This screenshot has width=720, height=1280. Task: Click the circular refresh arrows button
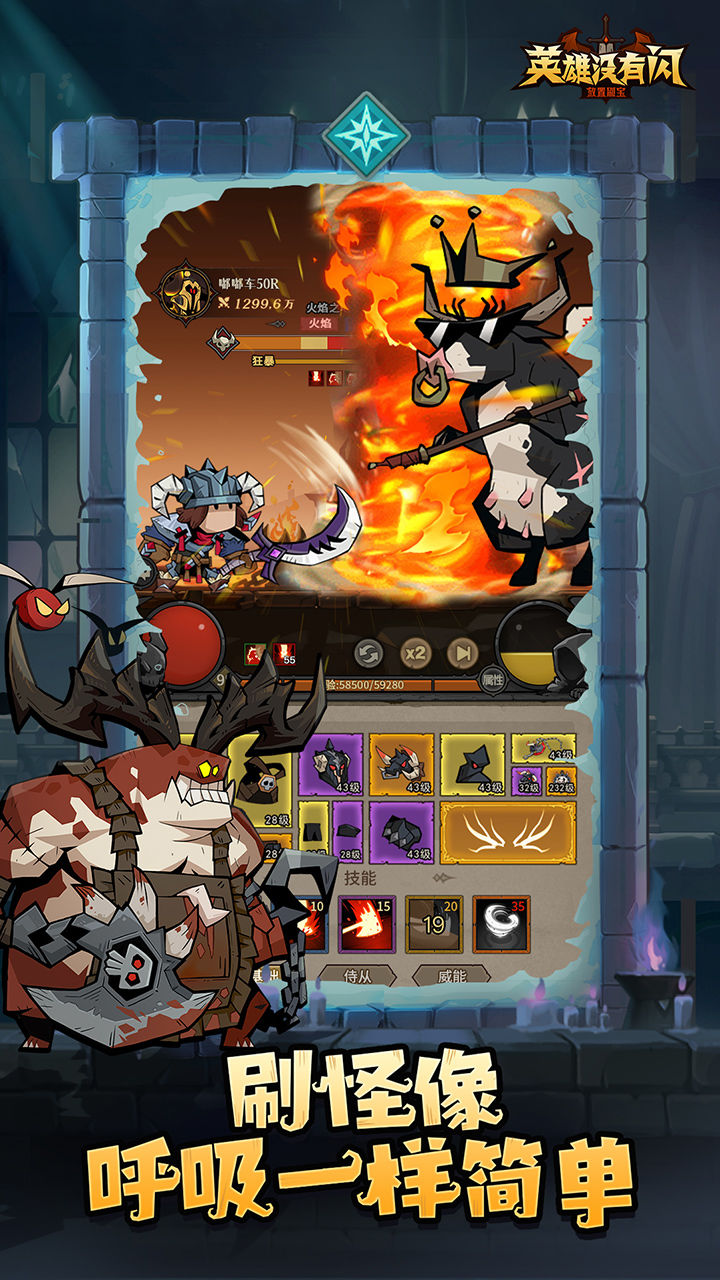(x=369, y=654)
